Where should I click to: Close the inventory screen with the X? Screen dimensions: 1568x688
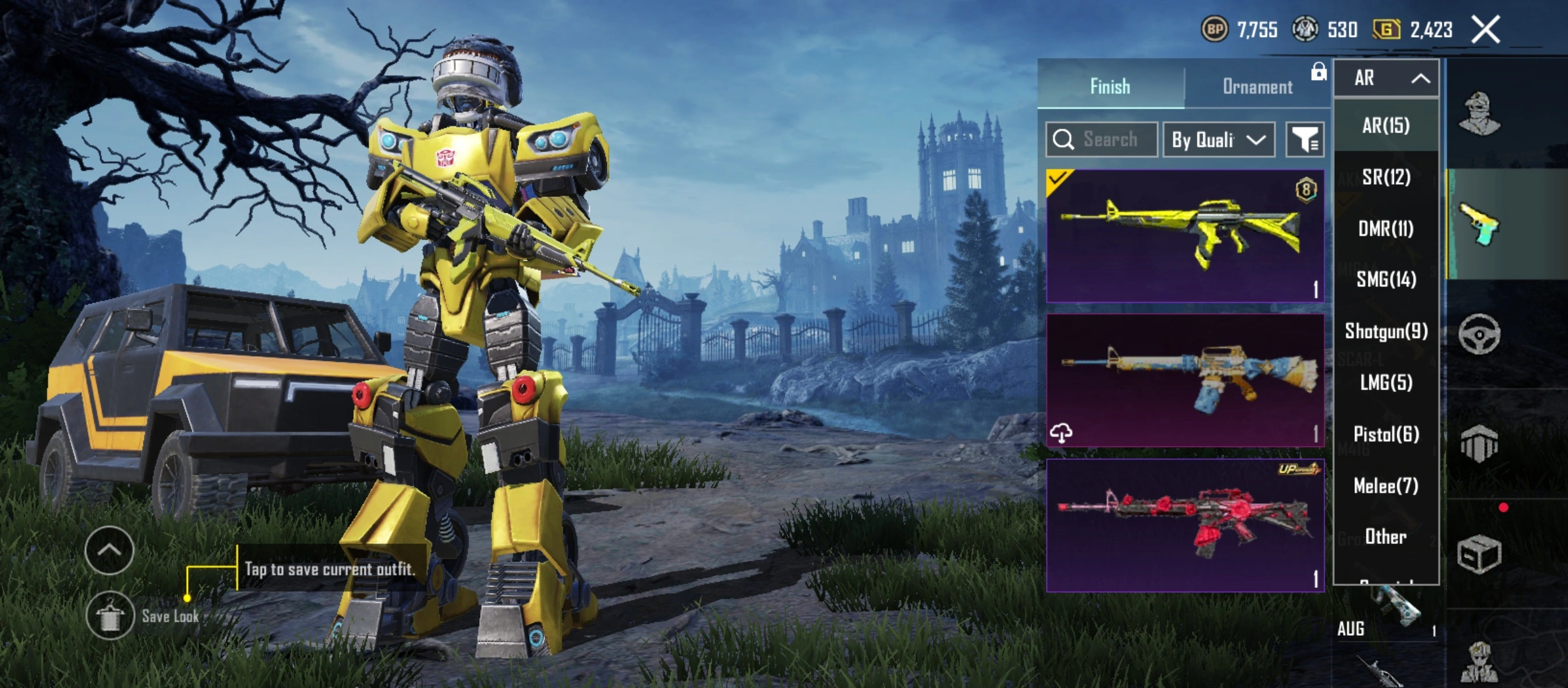point(1485,30)
